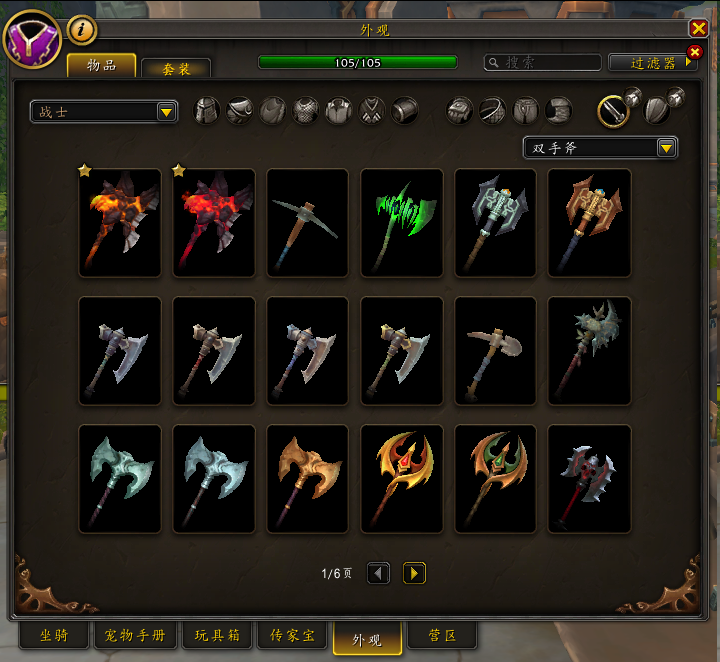Image resolution: width=720 pixels, height=662 pixels.
Task: Open the 过滤器 filter menu
Action: (x=653, y=62)
